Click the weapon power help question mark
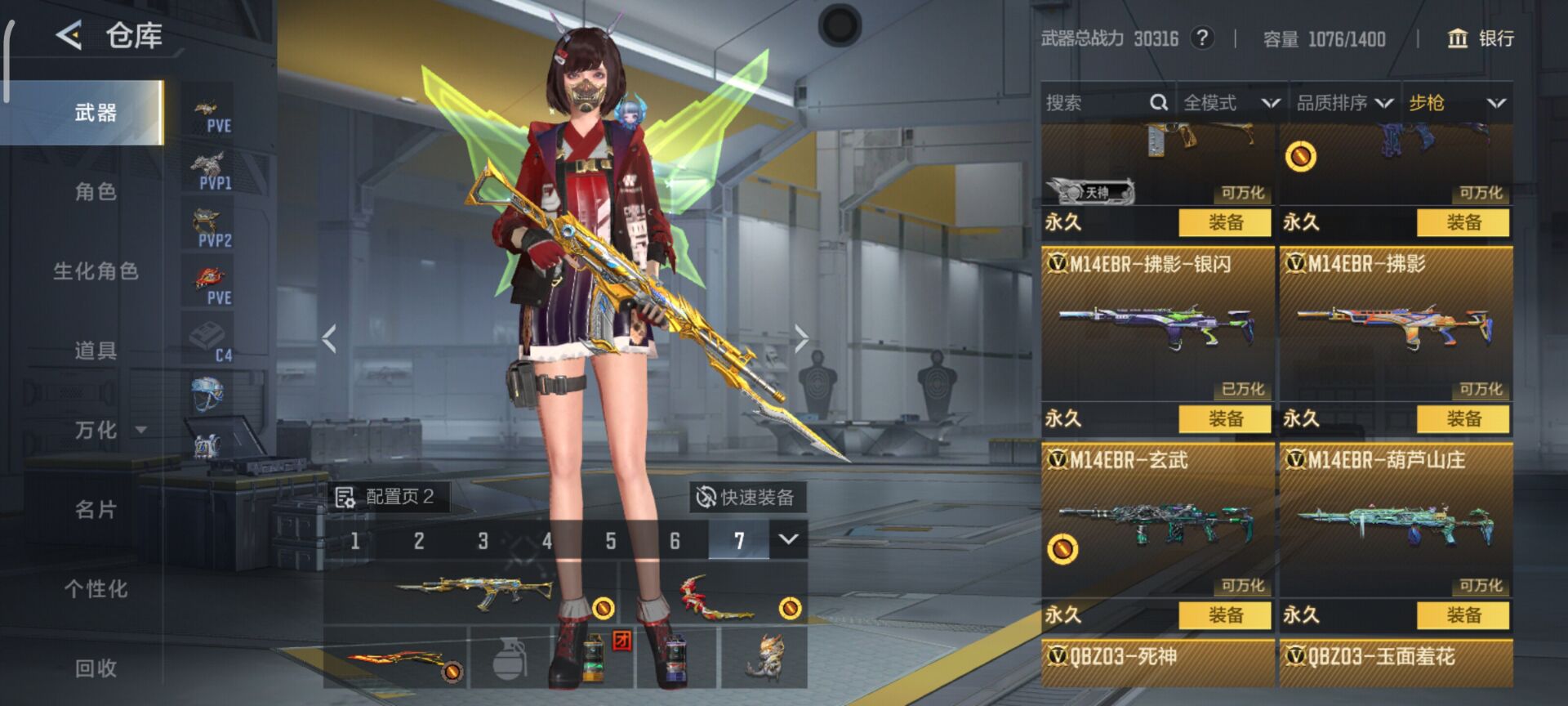The width and height of the screenshot is (1568, 706). pos(1201,38)
